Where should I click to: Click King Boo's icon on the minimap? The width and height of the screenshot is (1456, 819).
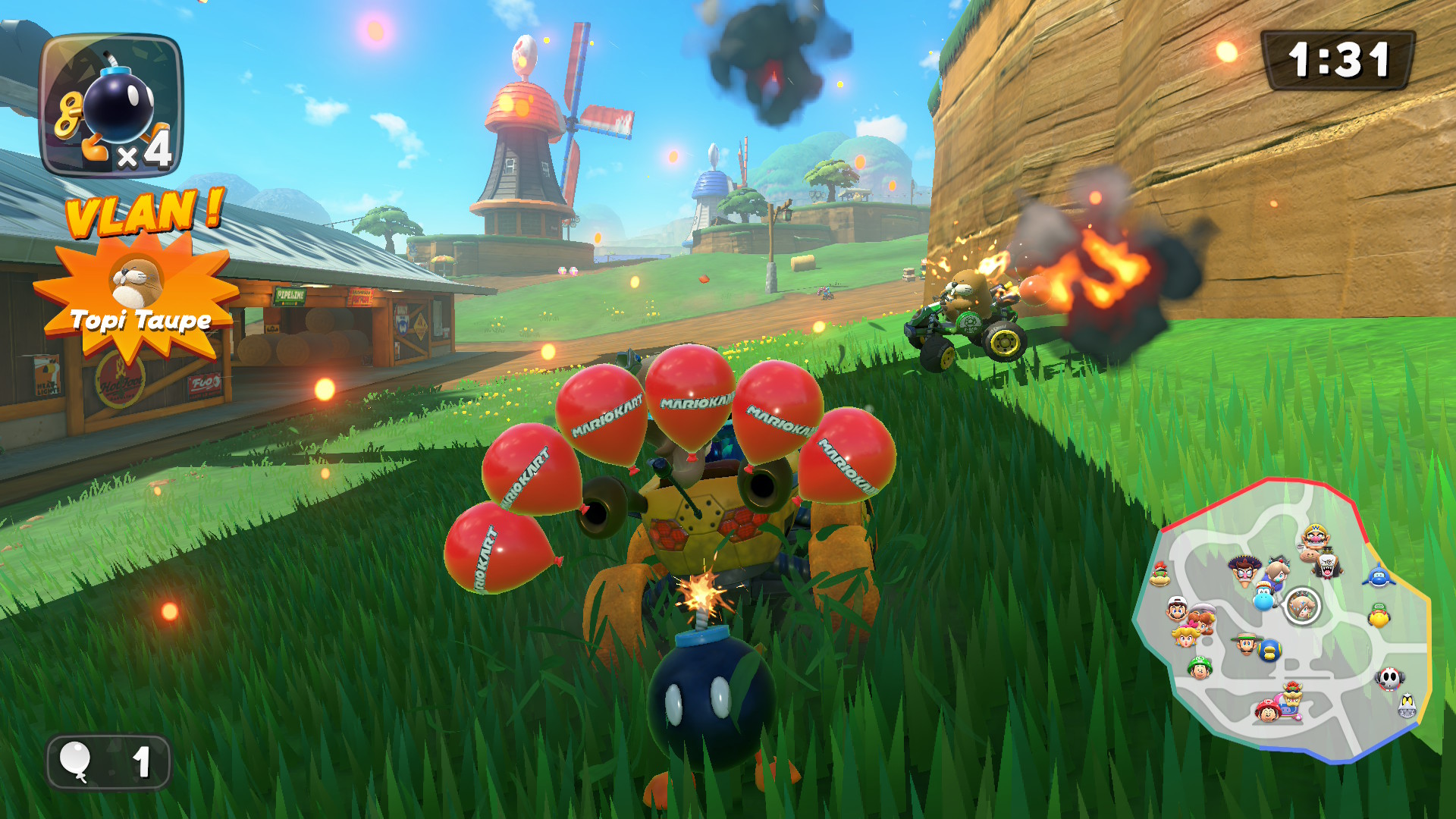[x=1328, y=565]
